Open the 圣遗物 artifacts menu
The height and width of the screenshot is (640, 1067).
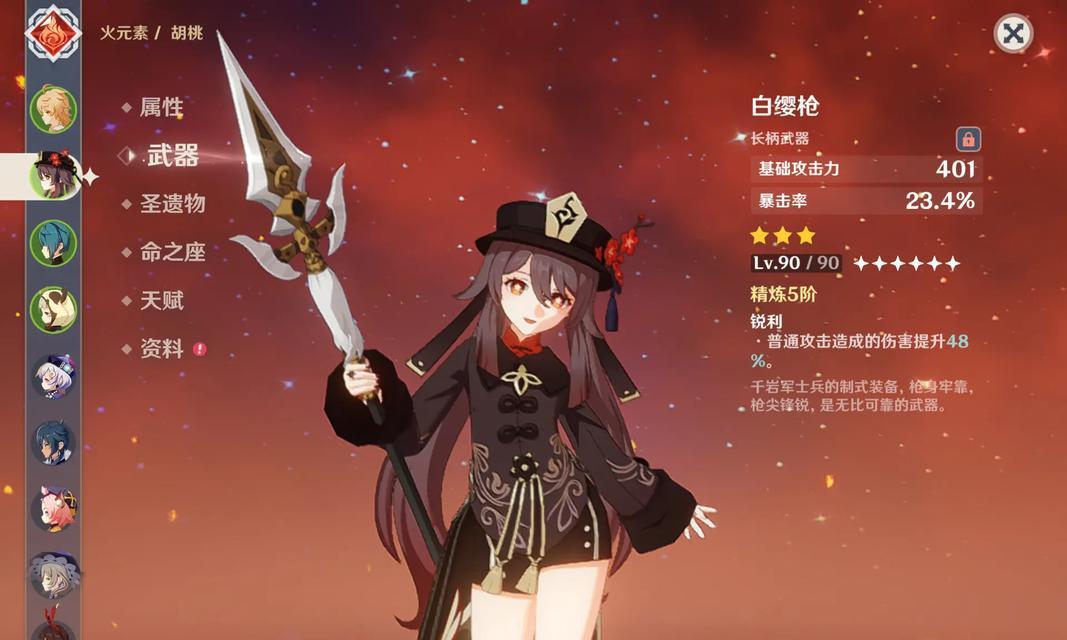point(171,204)
